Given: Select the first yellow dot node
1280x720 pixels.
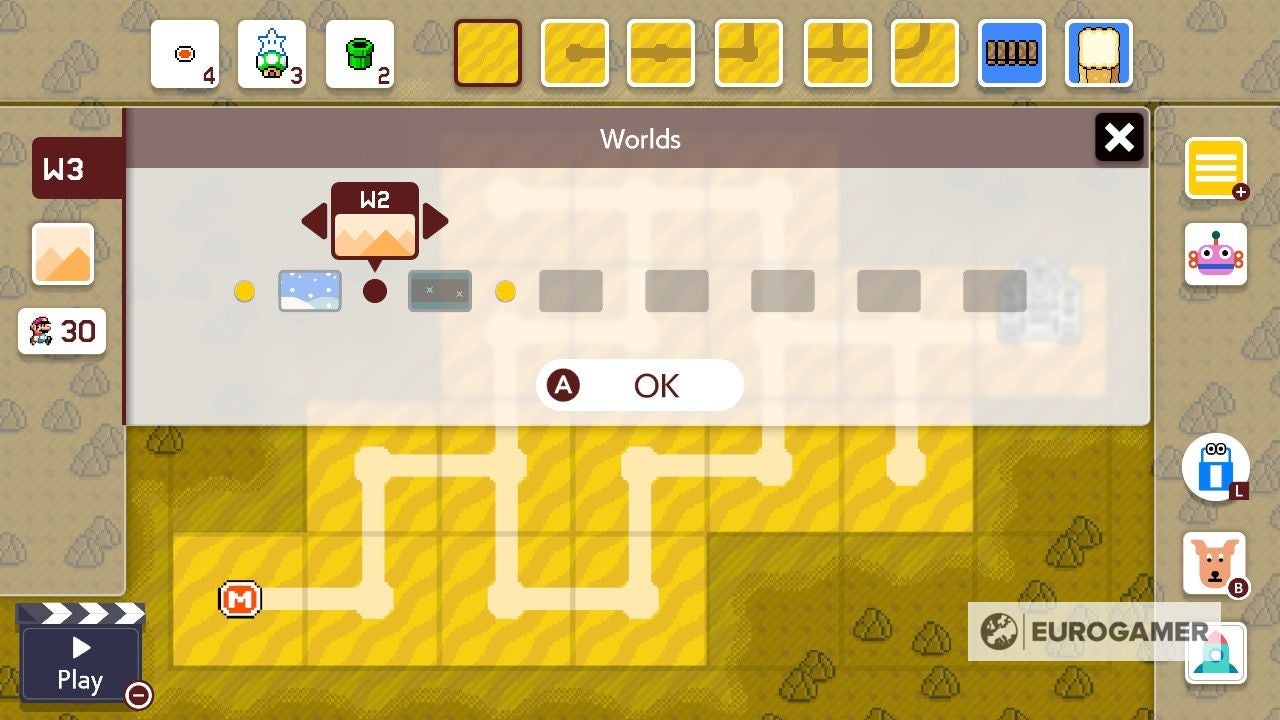Looking at the screenshot, I should pyautogui.click(x=245, y=290).
